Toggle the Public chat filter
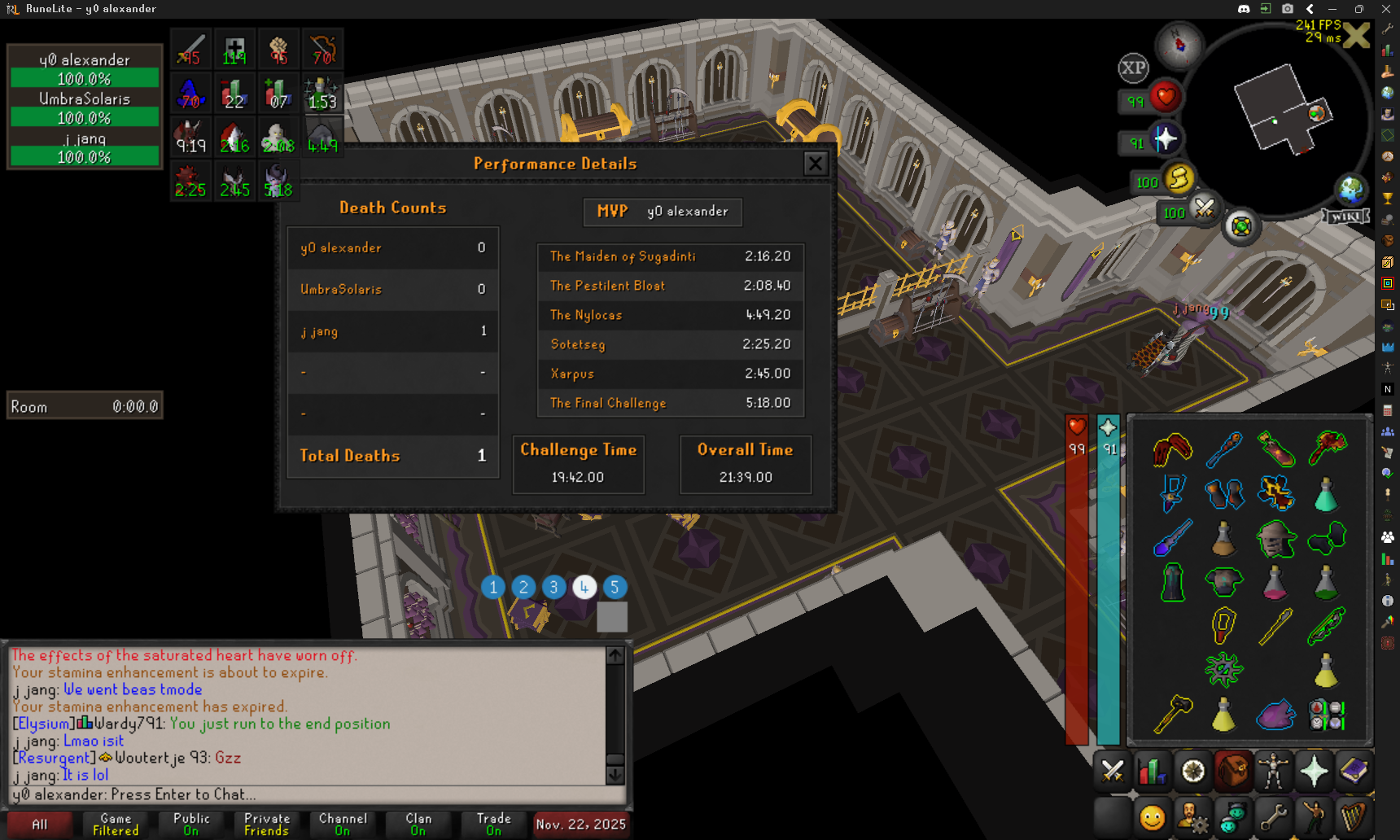 click(x=191, y=825)
